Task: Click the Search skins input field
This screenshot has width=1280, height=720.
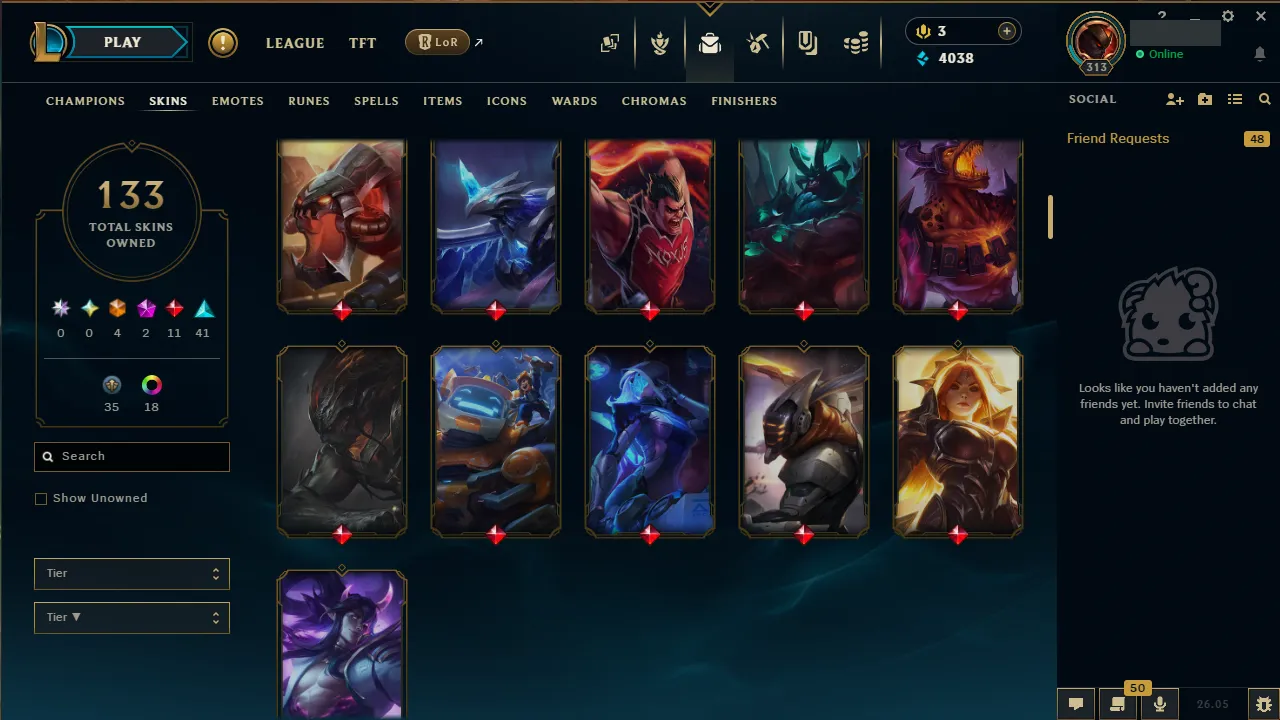Action: click(131, 456)
